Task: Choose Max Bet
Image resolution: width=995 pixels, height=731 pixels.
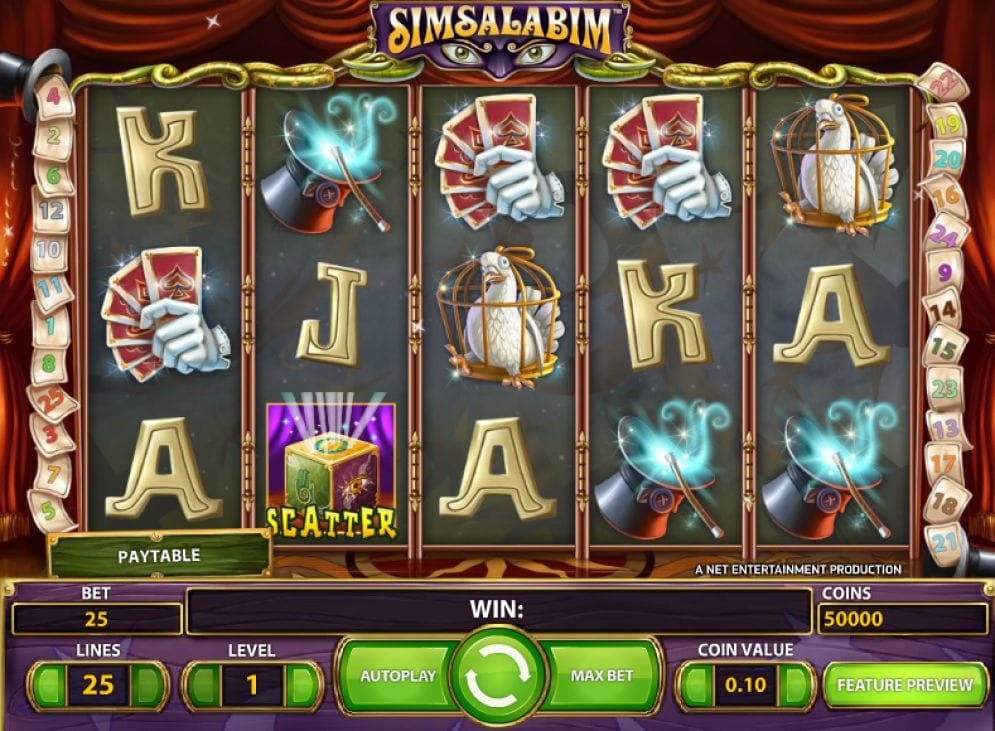Action: (x=602, y=676)
